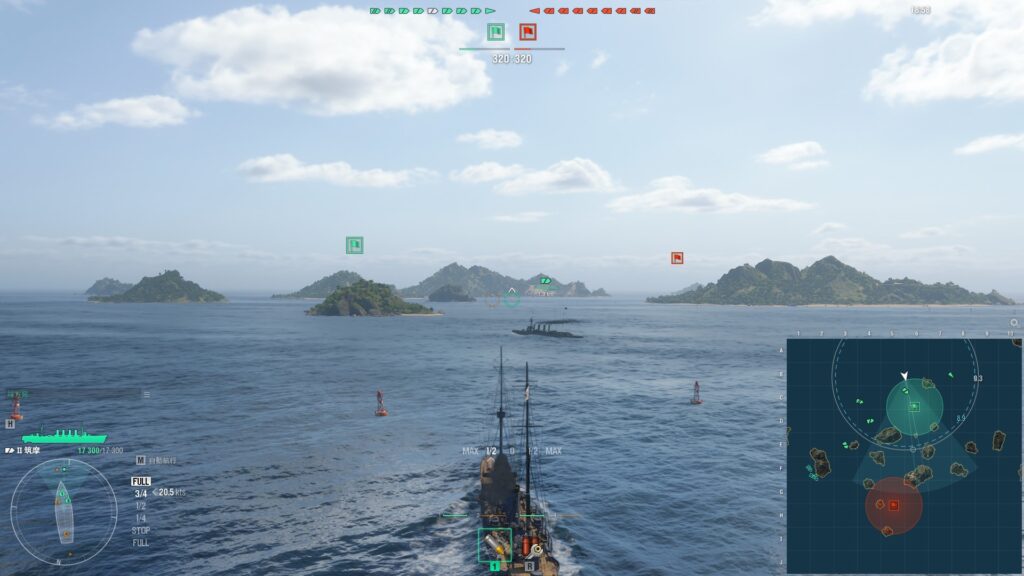Ping the red enemy base on minimap

[x=893, y=505]
